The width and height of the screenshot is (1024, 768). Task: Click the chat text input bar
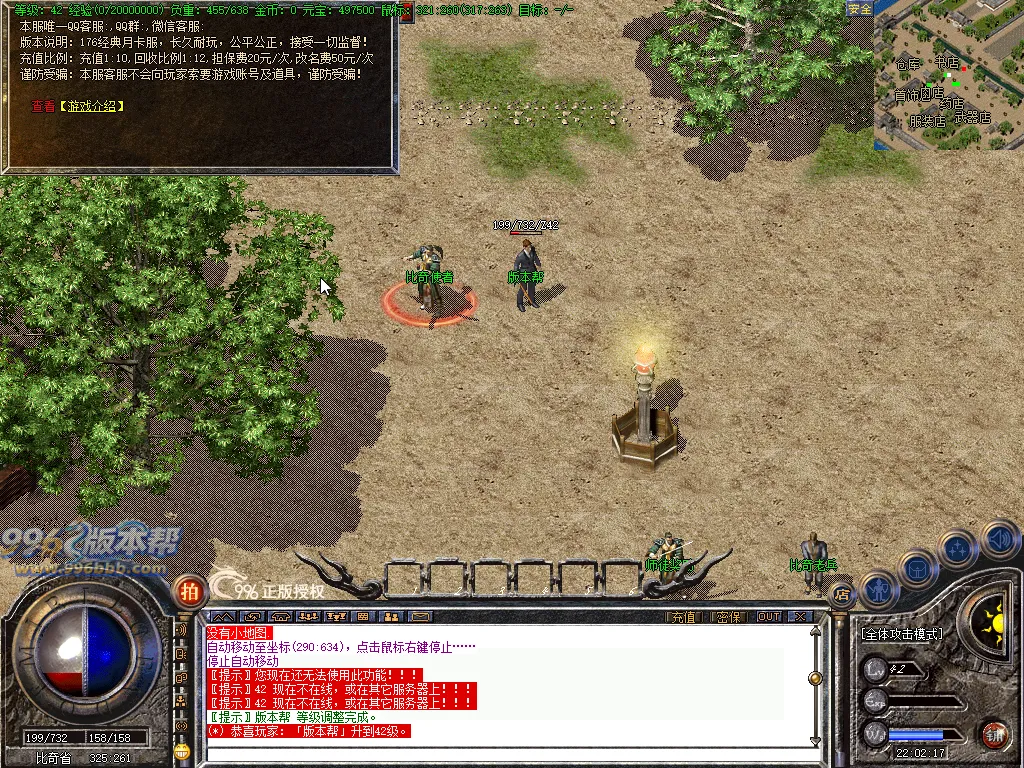500,755
